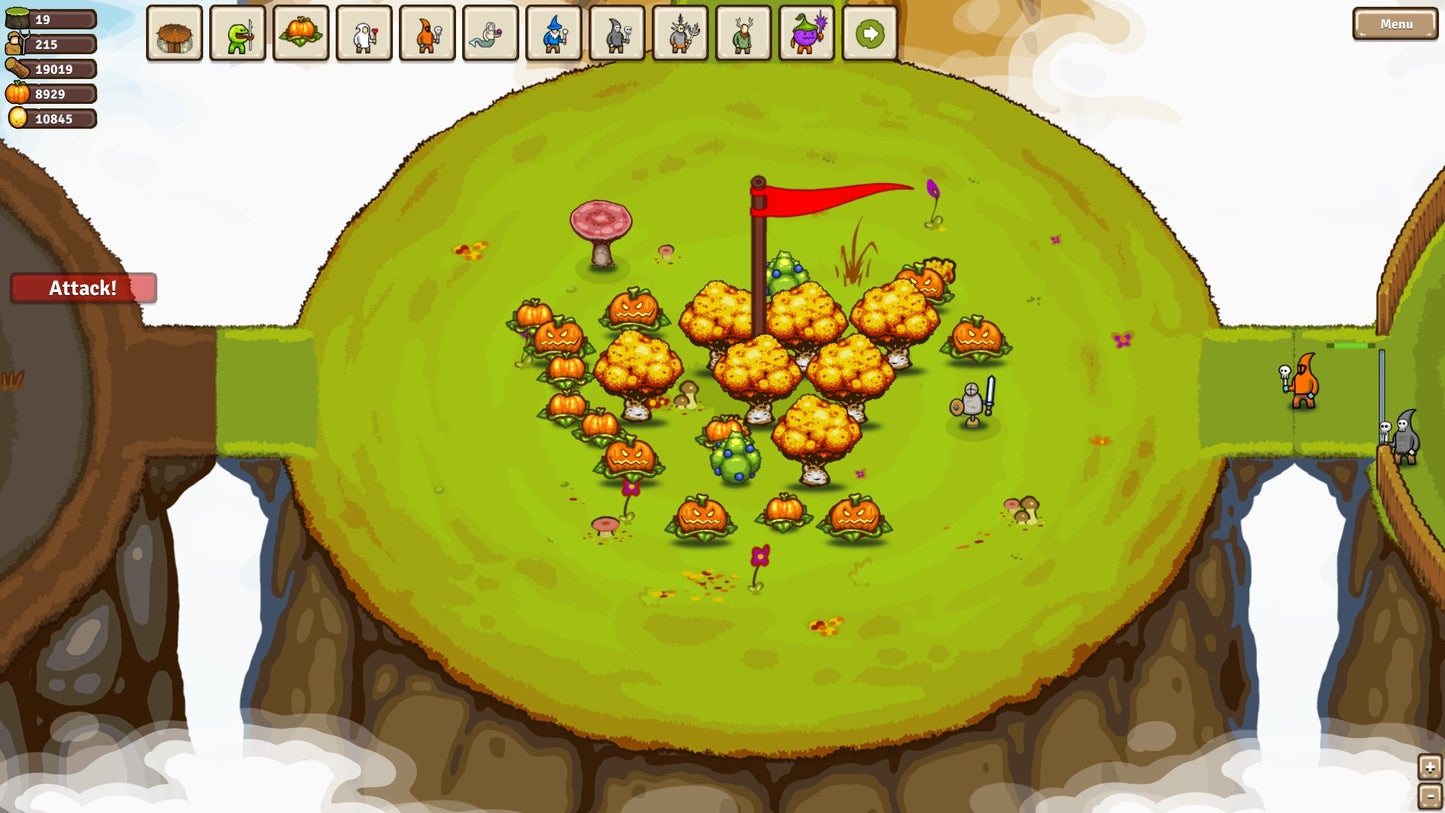1445x813 pixels.
Task: Select the green goblin spearman icon
Action: coord(237,33)
